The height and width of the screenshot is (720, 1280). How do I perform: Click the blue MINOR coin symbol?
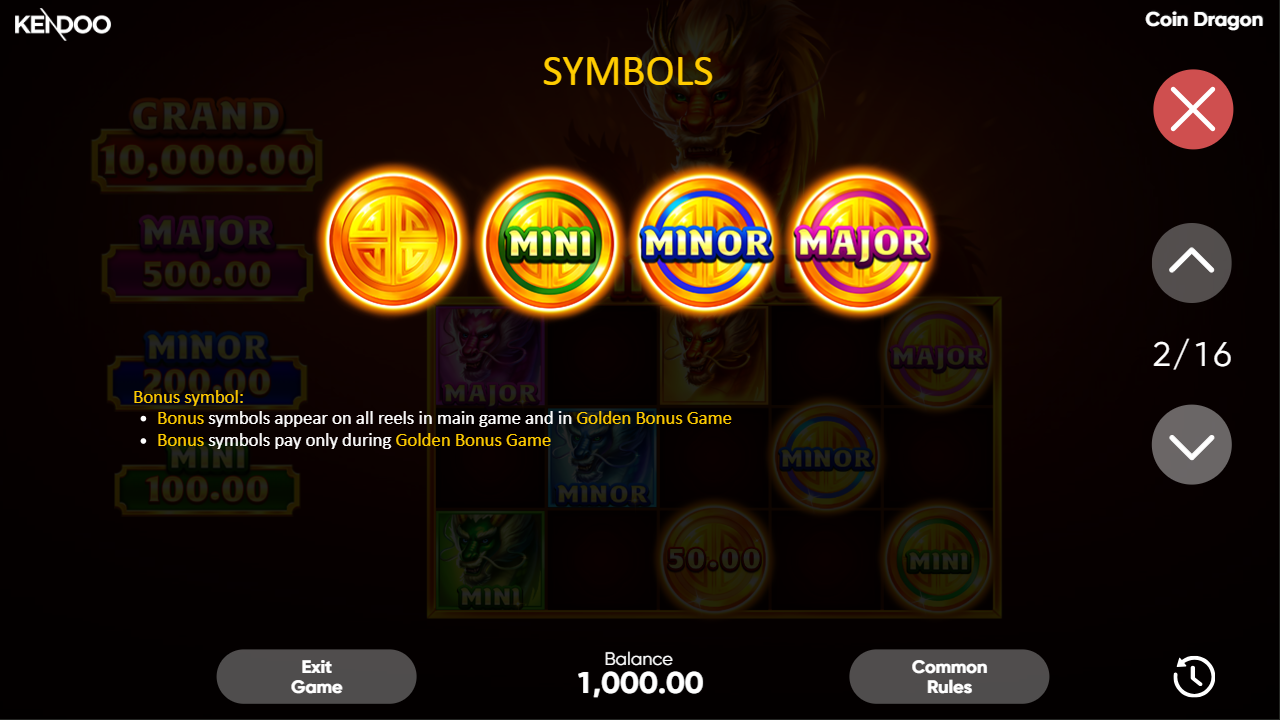click(705, 240)
